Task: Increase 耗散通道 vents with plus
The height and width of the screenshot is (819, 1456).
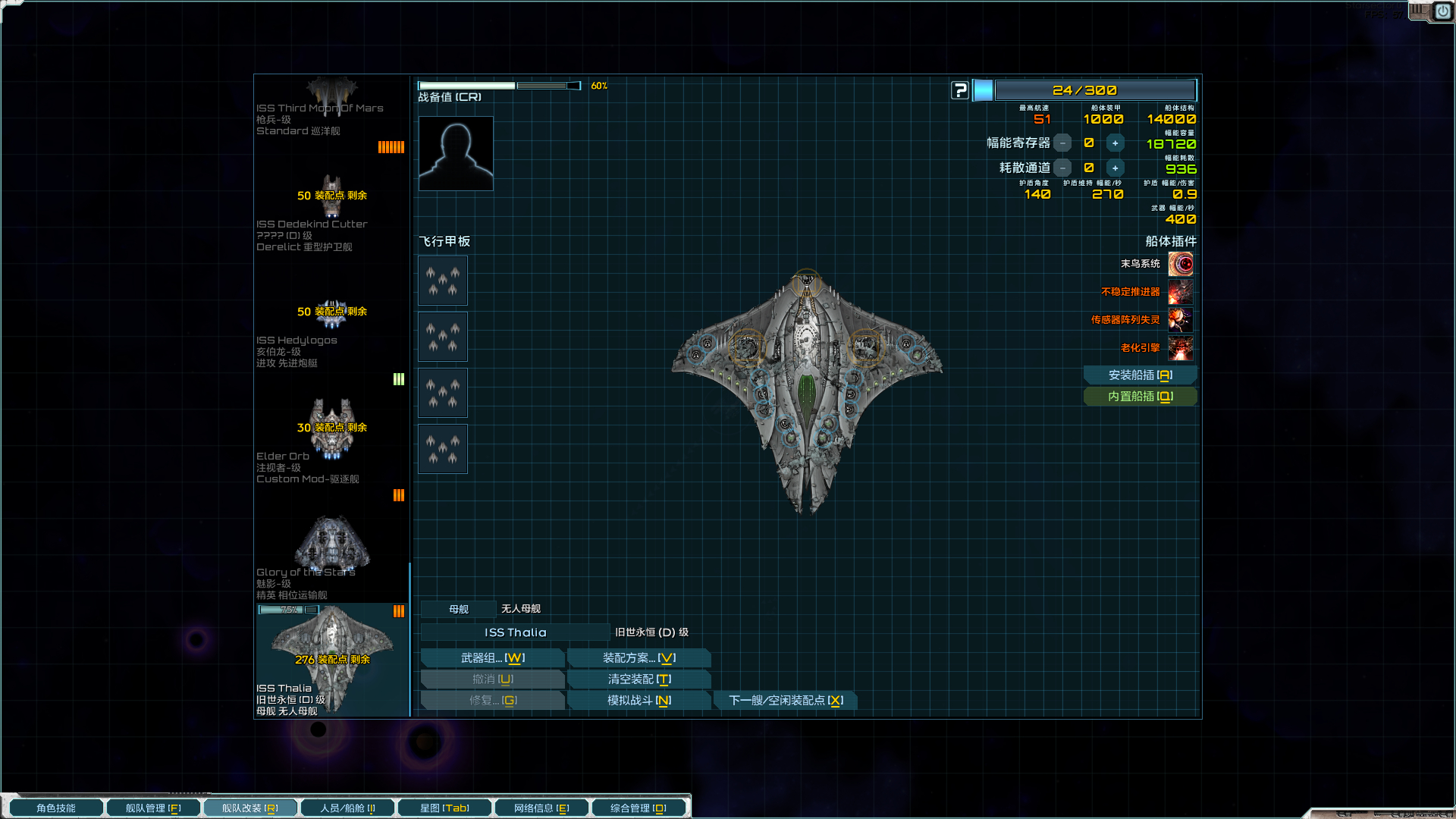Action: (x=1115, y=168)
